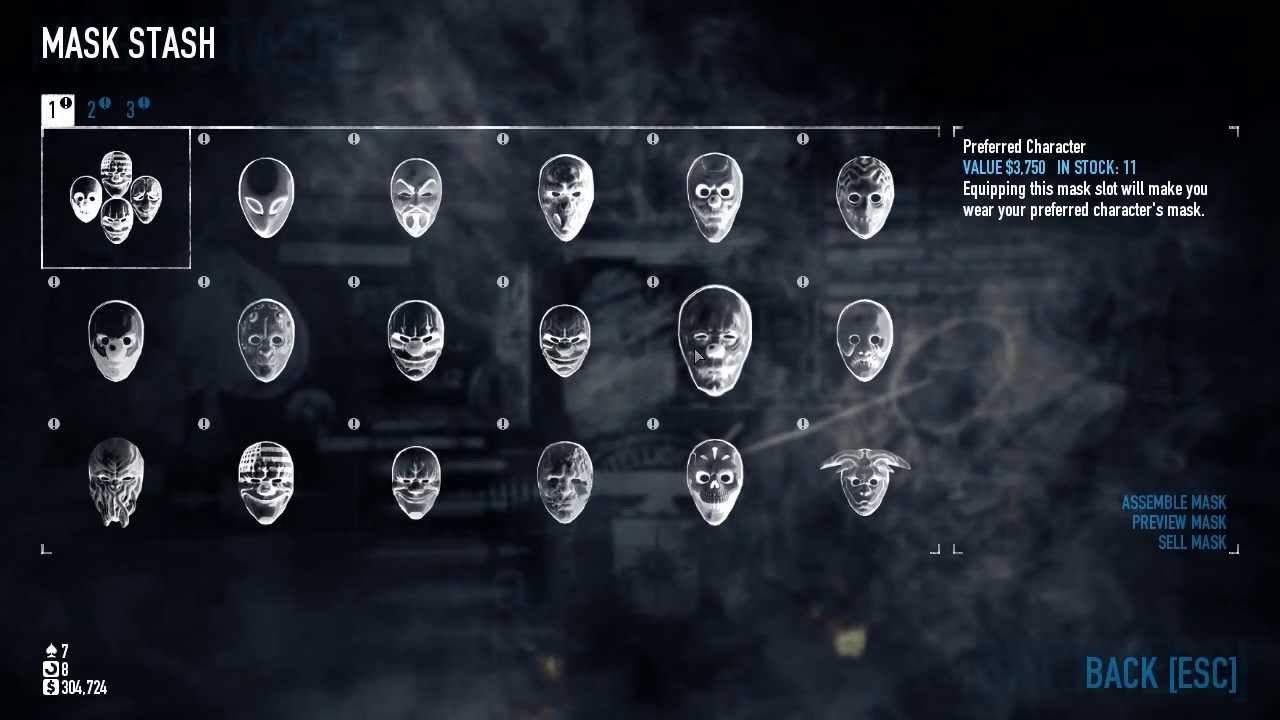Select the Calaca sugar skull mask
1280x720 pixels.
715,482
